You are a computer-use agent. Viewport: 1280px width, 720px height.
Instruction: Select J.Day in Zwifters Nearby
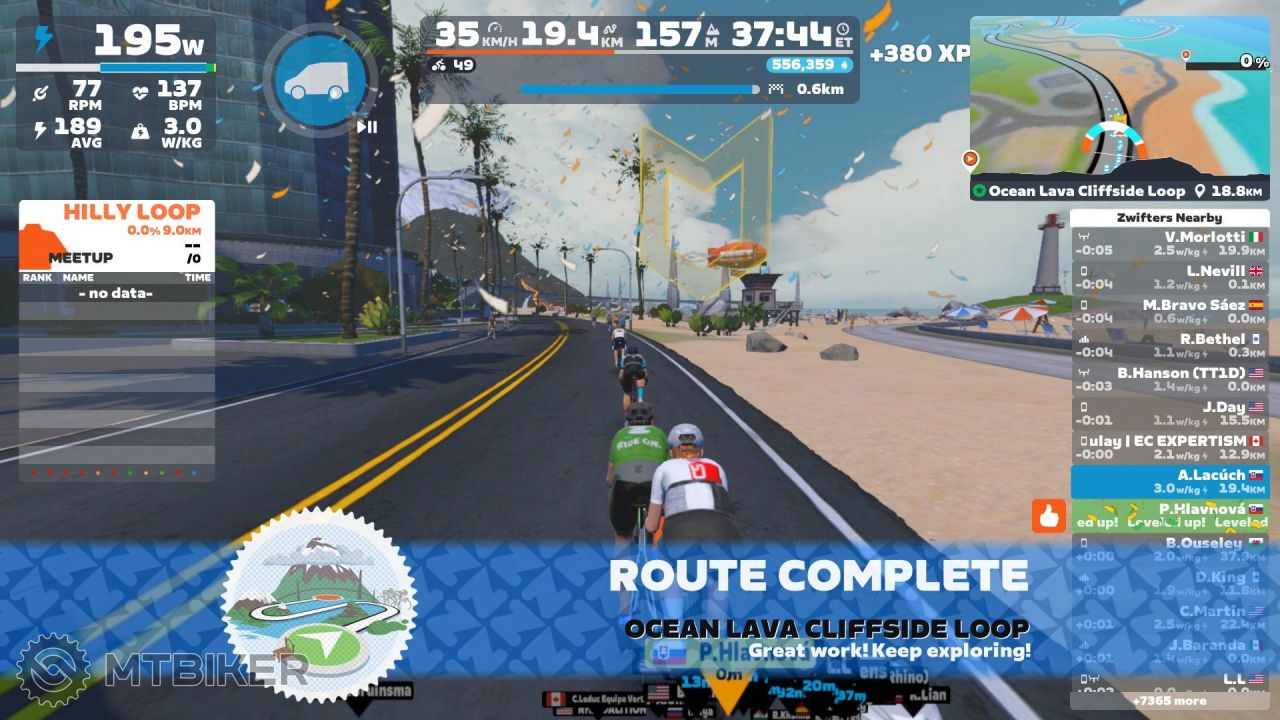(1169, 414)
